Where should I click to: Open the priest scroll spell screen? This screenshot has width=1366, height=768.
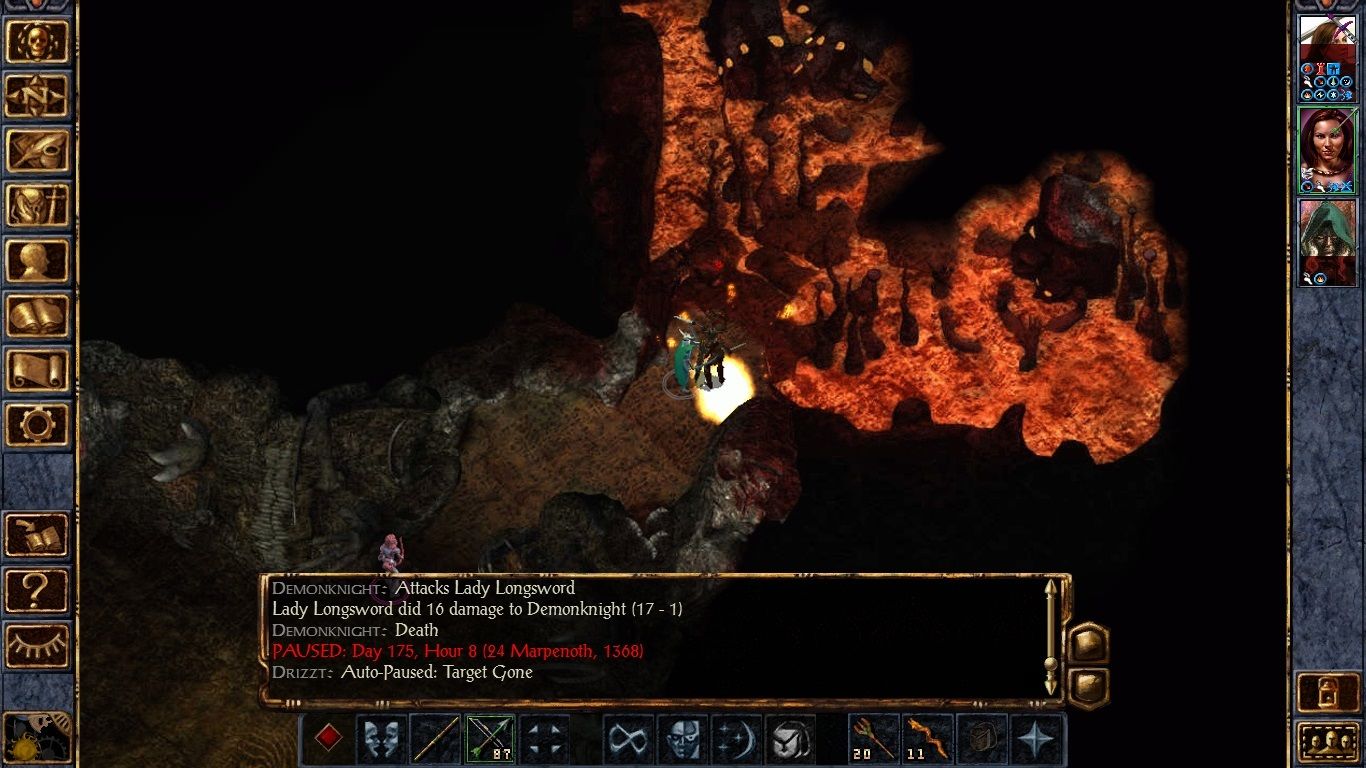point(37,371)
